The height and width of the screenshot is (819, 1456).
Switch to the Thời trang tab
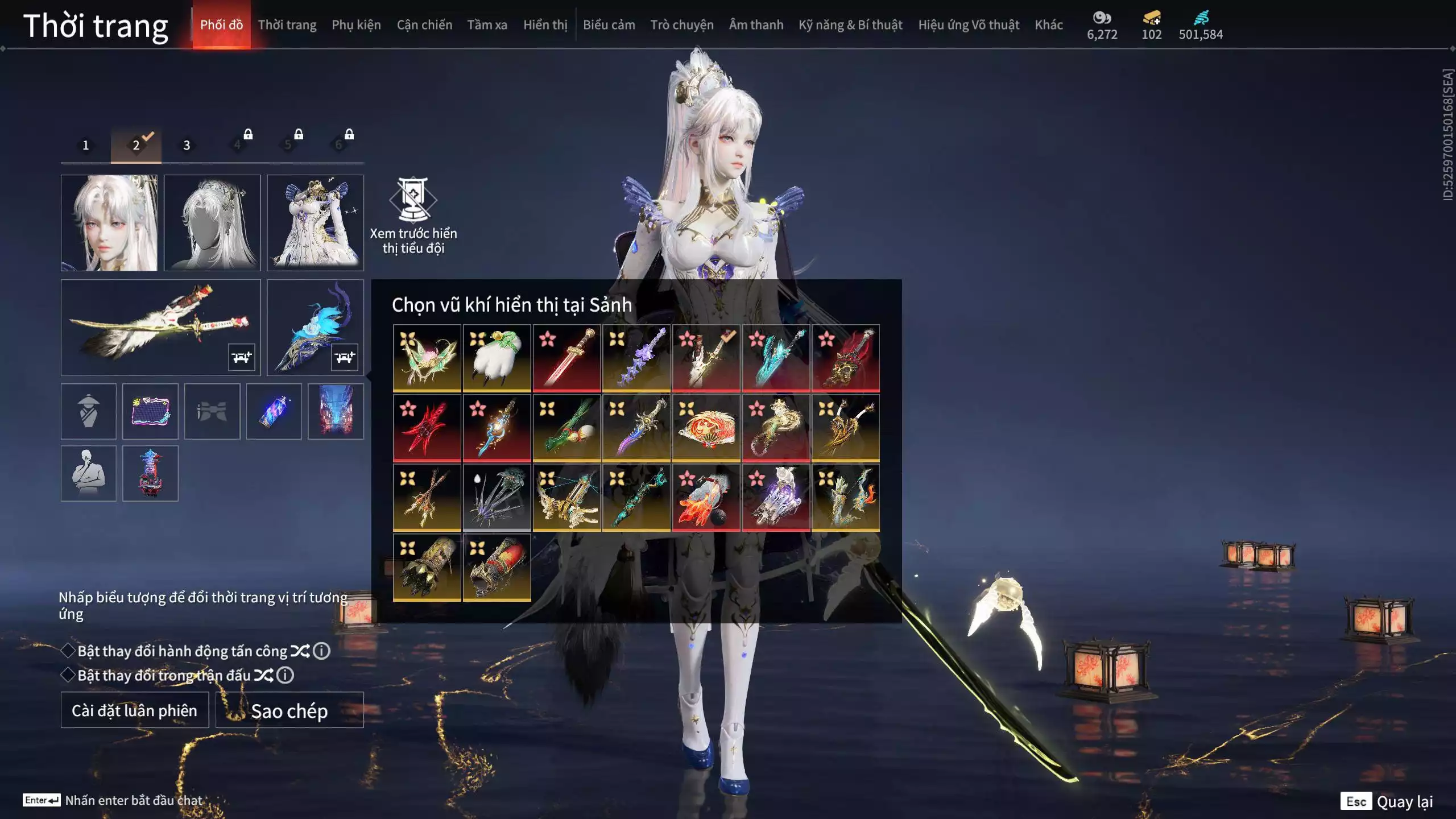tap(287, 25)
